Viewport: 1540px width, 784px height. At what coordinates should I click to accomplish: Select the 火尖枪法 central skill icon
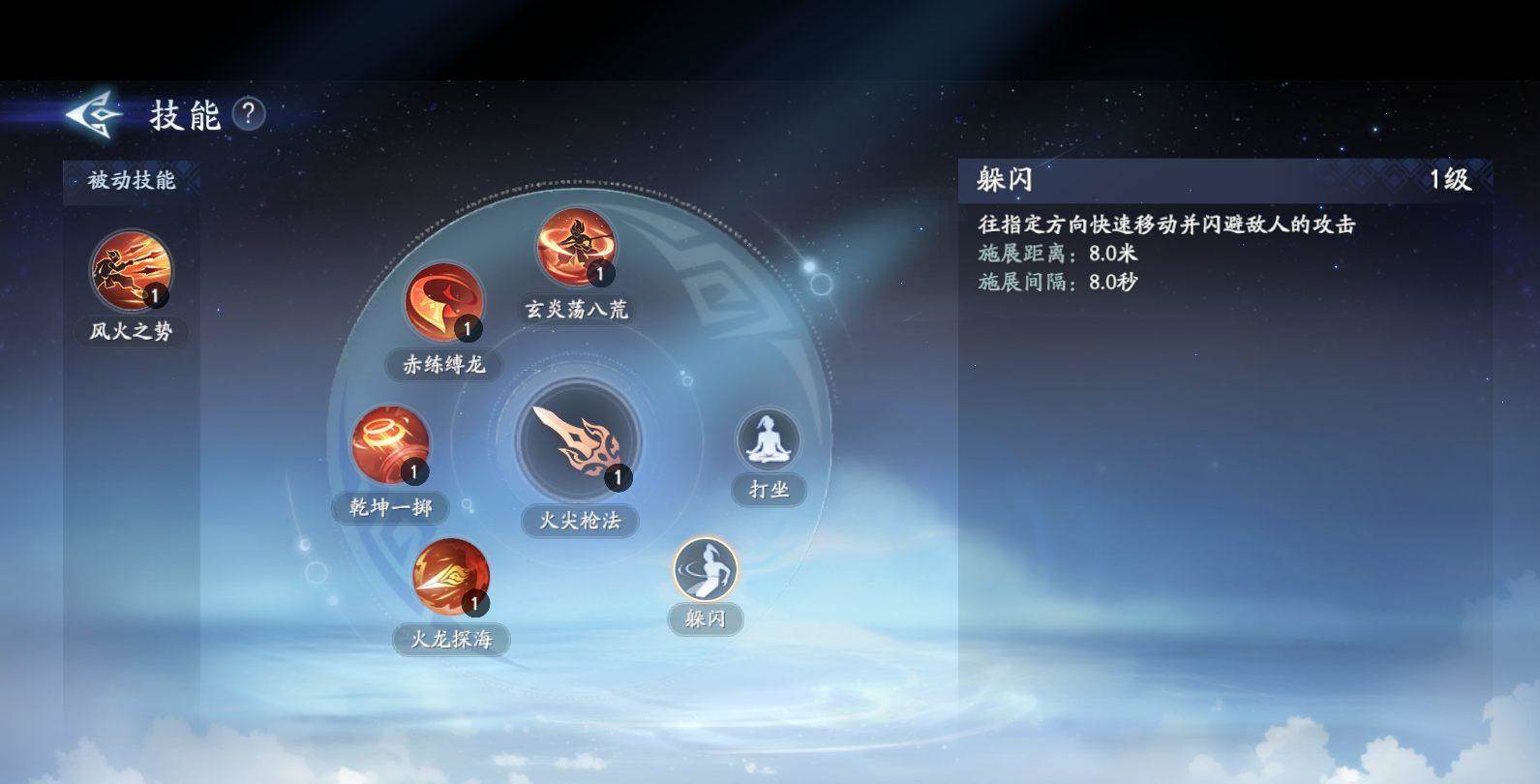tap(578, 447)
